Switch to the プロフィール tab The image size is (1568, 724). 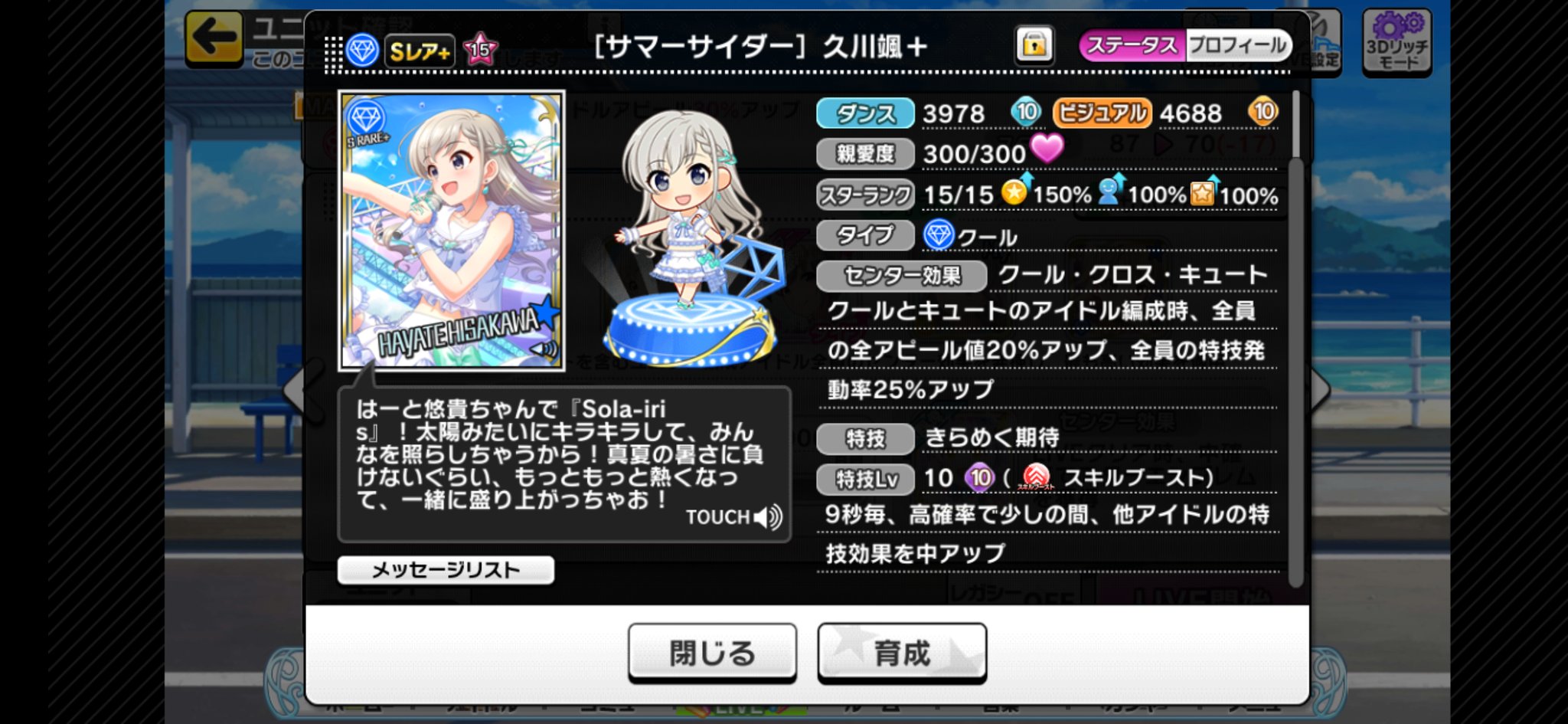(x=1240, y=45)
